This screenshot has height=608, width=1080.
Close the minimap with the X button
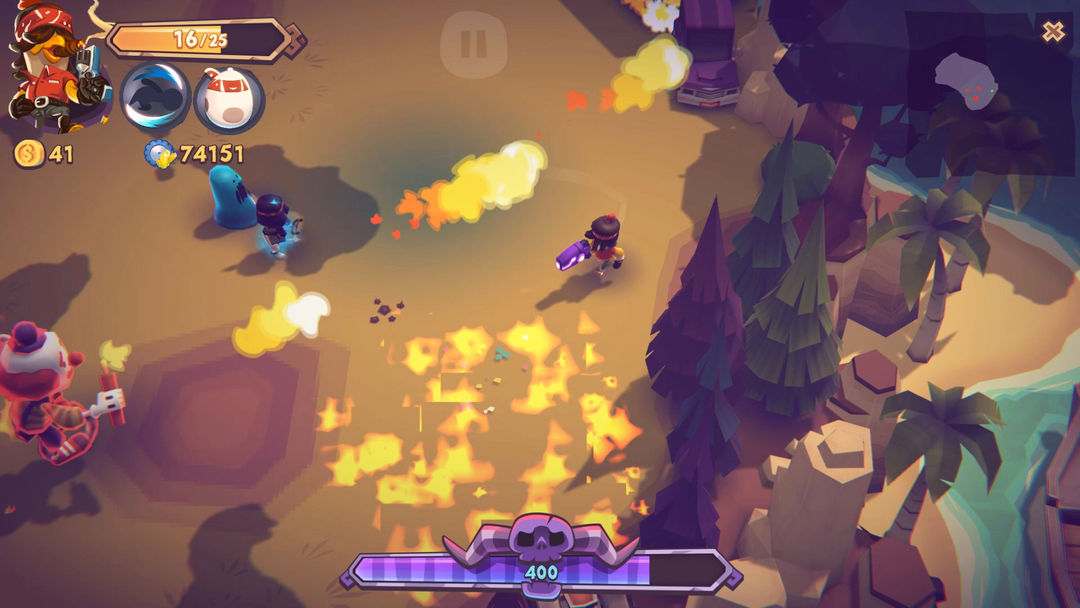point(1053,31)
